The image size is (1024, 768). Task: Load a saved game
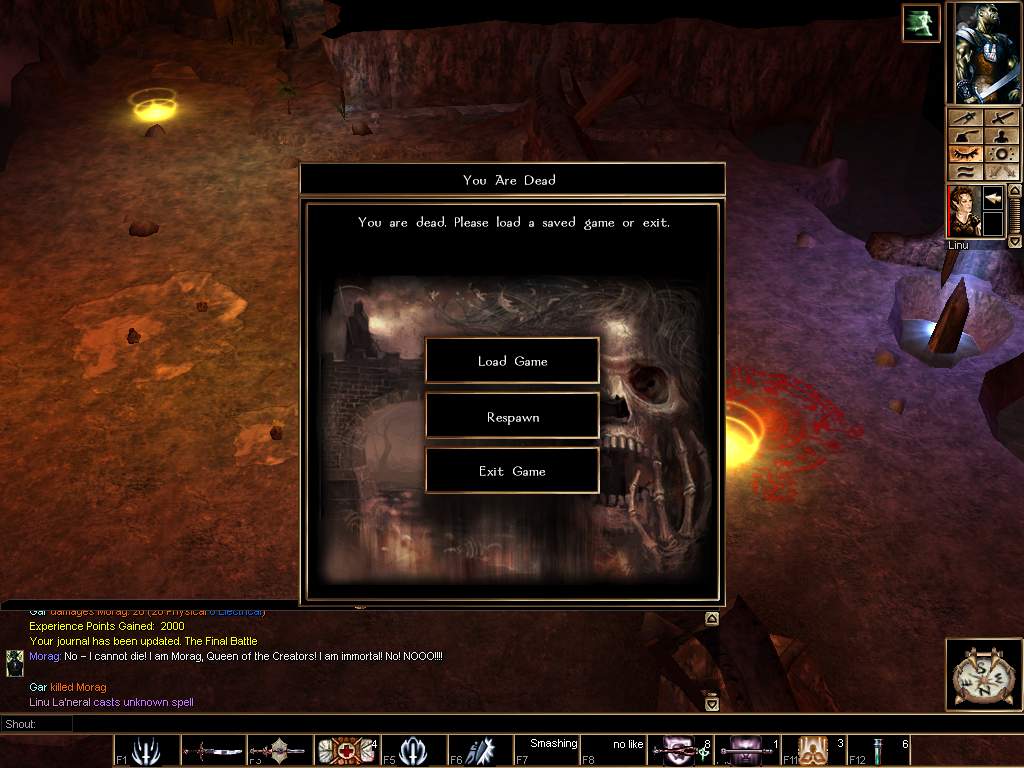tap(512, 361)
